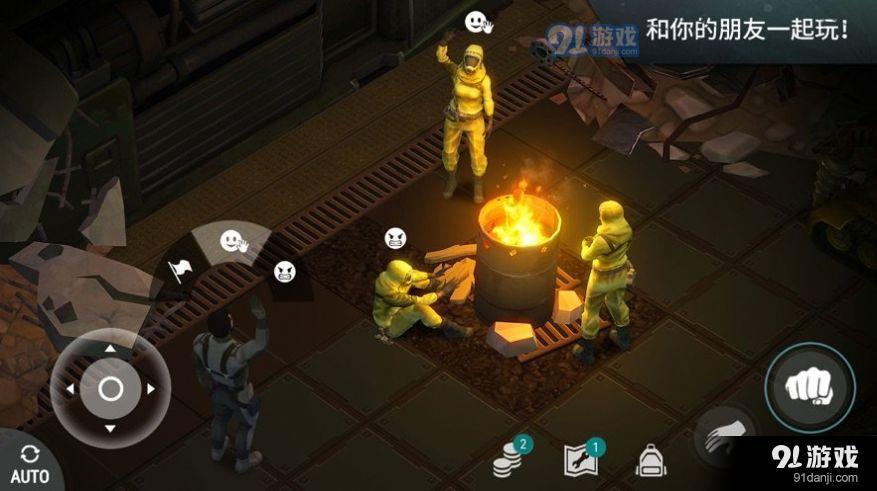Choose the waving smiley emote
Image resolution: width=877 pixels, height=491 pixels.
(234, 242)
